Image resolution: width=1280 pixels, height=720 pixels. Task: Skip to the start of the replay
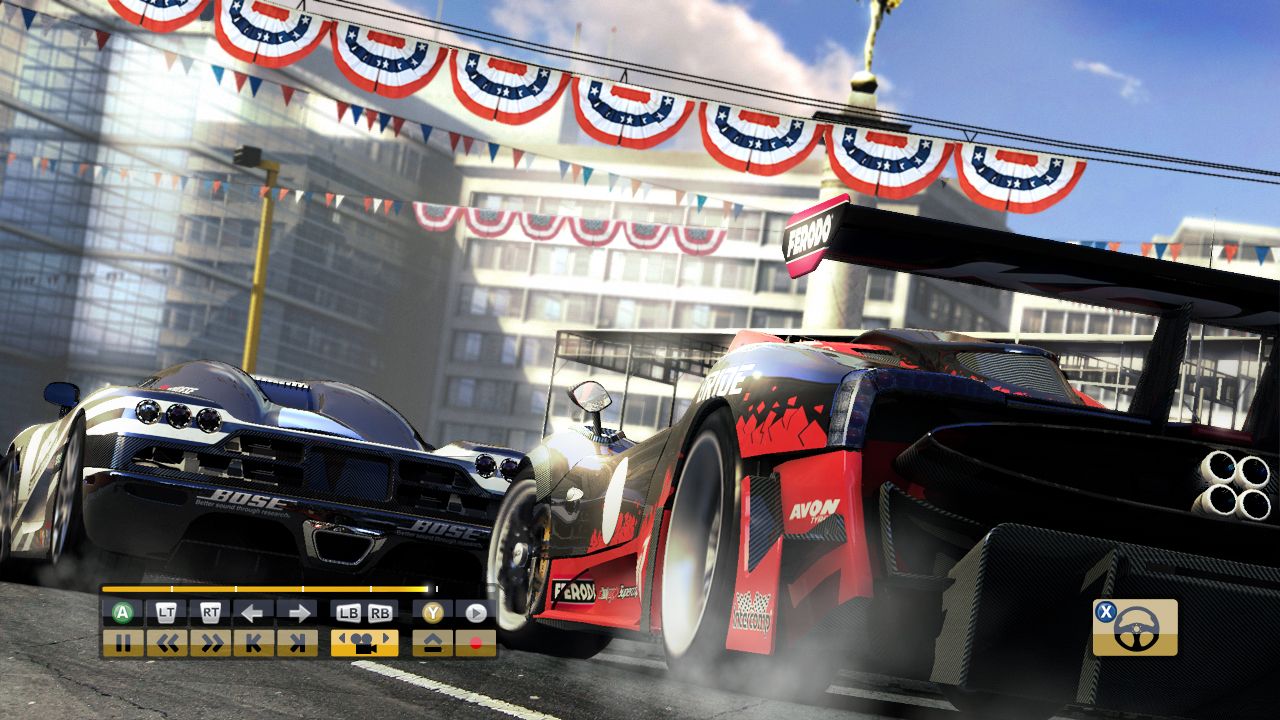[253, 641]
